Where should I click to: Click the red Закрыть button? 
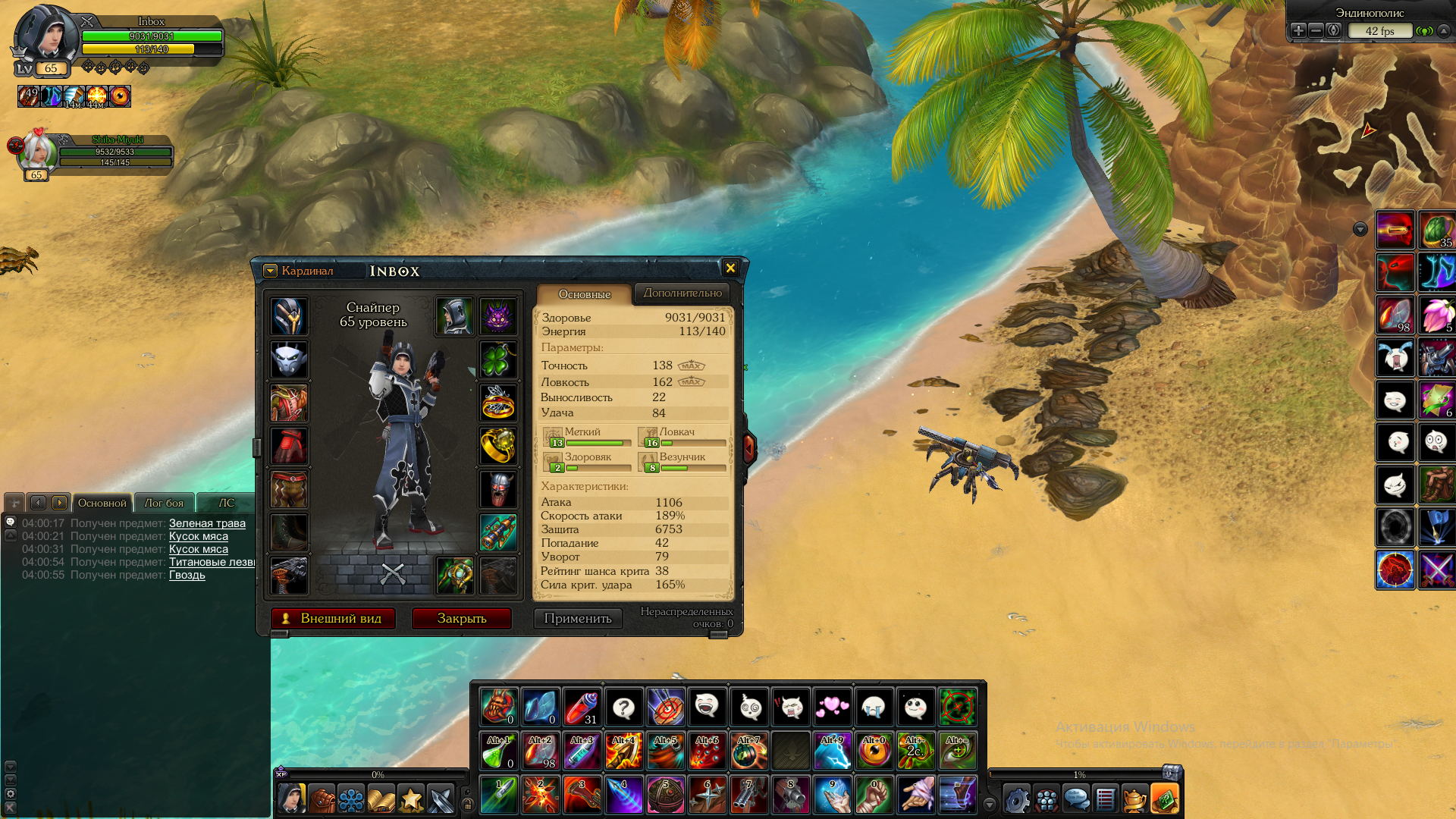pos(461,619)
